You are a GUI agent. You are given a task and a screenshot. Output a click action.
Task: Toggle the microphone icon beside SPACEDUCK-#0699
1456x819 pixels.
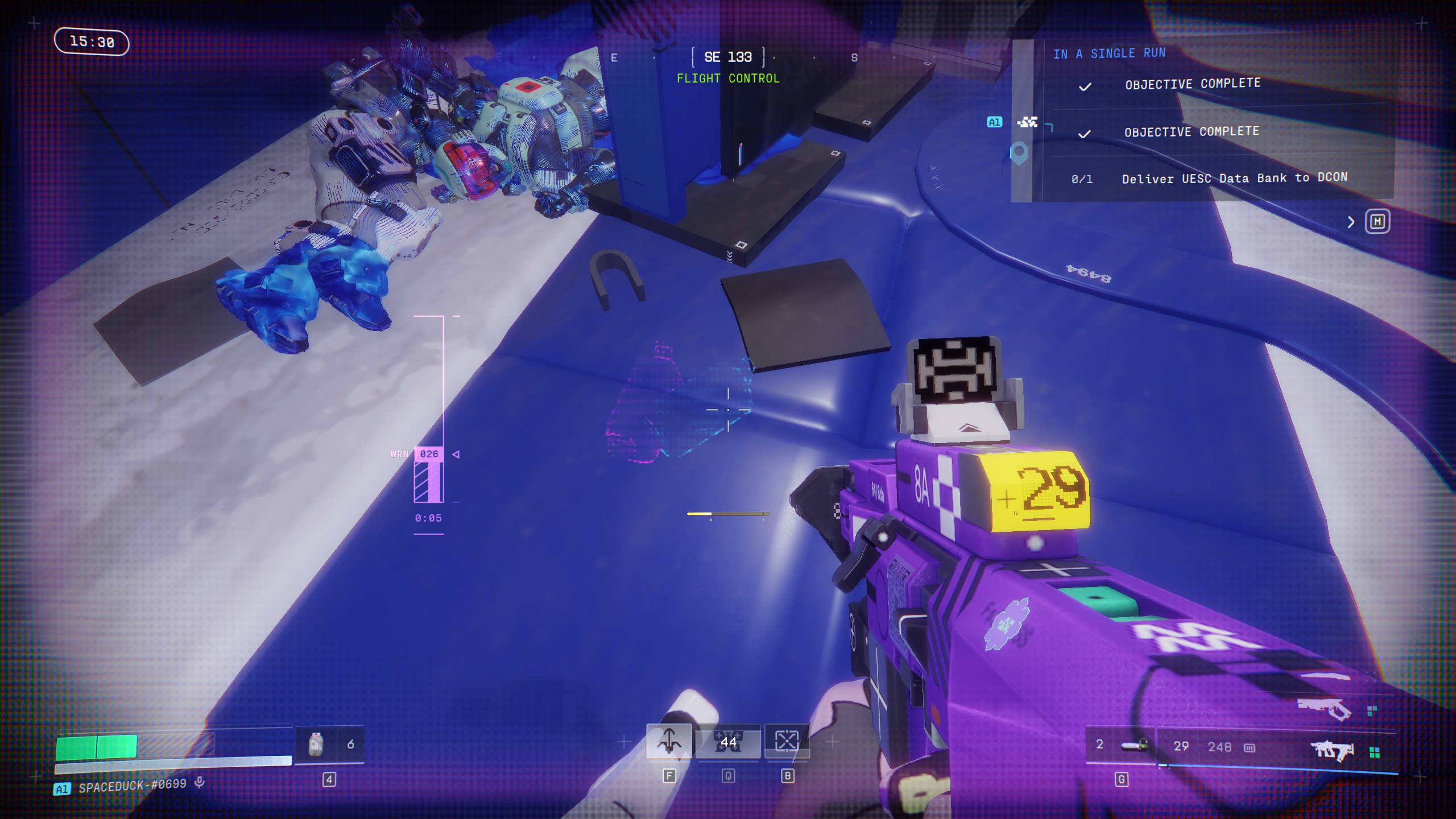point(200,783)
